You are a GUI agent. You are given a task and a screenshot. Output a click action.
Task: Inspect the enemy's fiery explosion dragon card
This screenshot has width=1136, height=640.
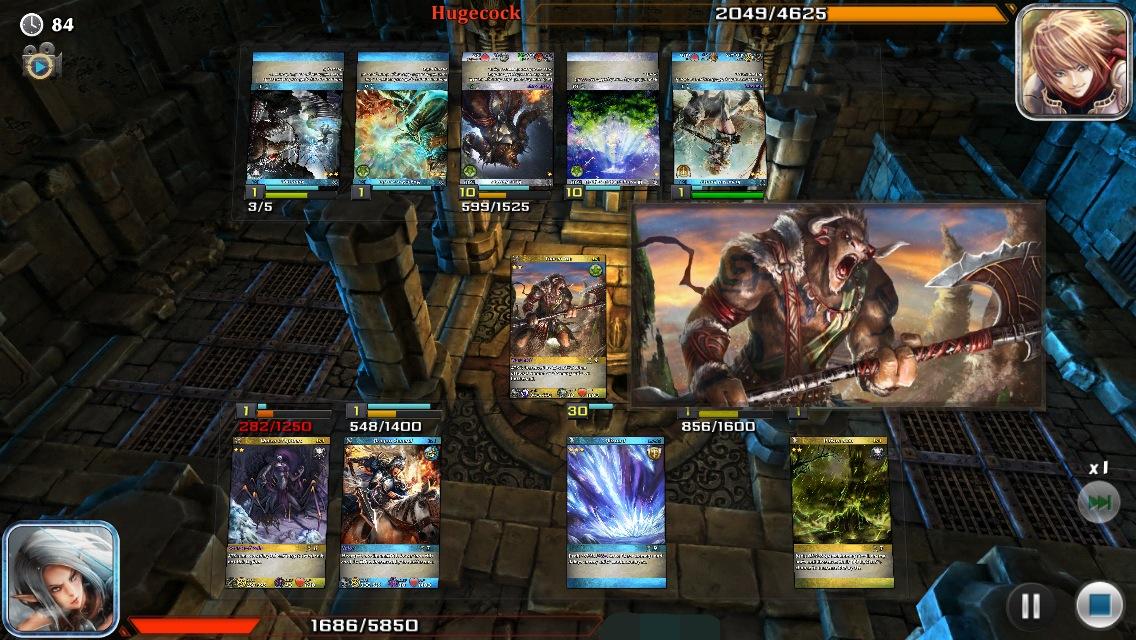click(x=402, y=120)
